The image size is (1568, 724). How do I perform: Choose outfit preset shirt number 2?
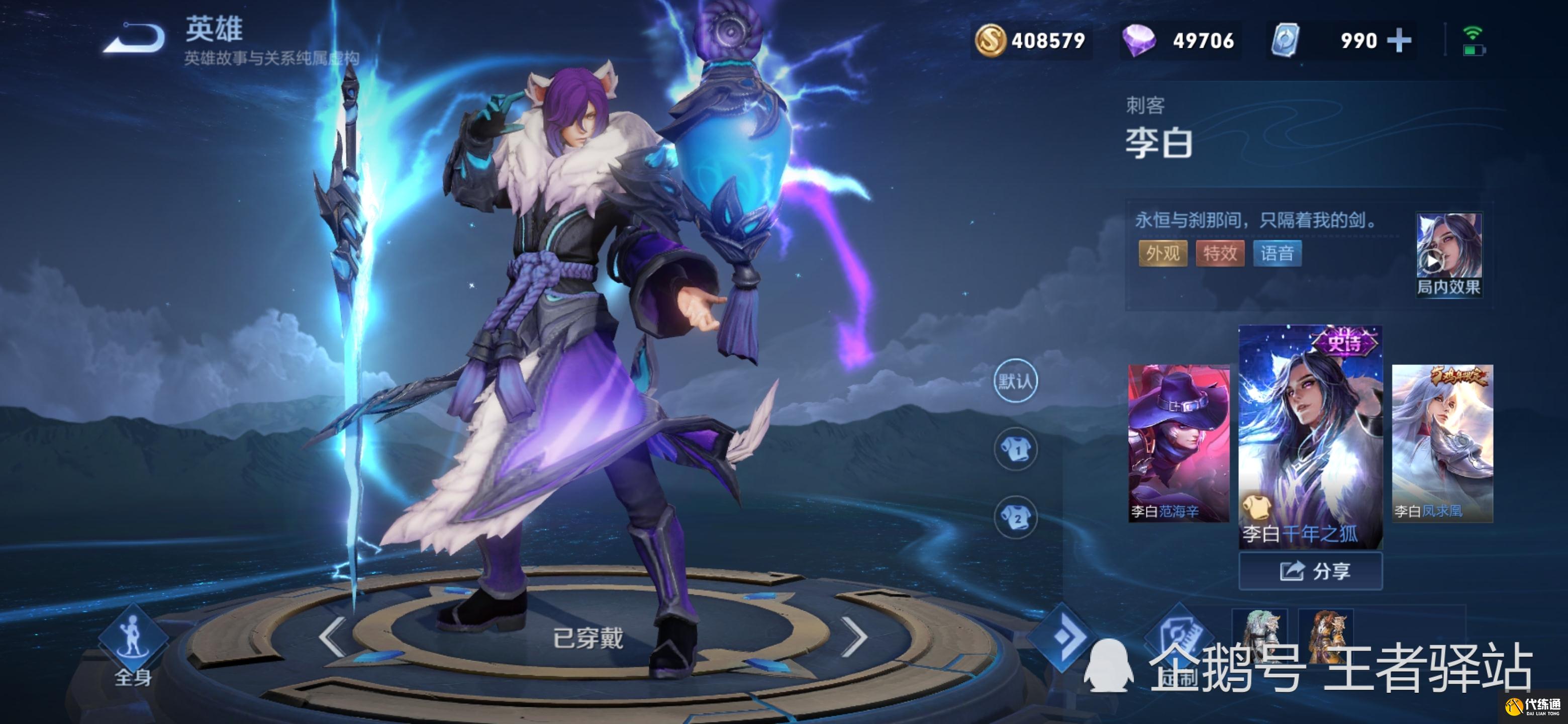point(1015,518)
